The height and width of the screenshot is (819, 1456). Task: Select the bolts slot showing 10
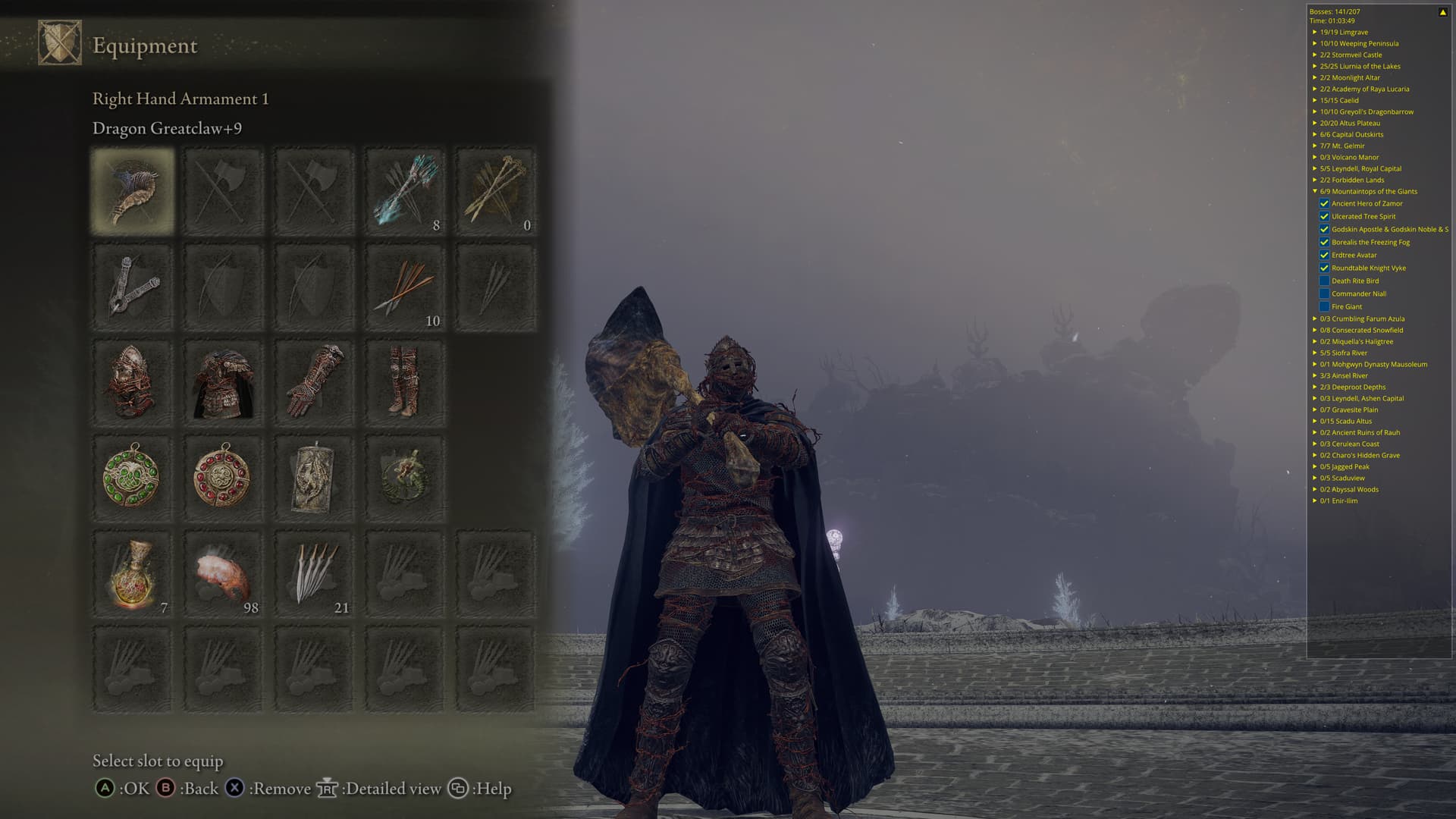(x=405, y=287)
